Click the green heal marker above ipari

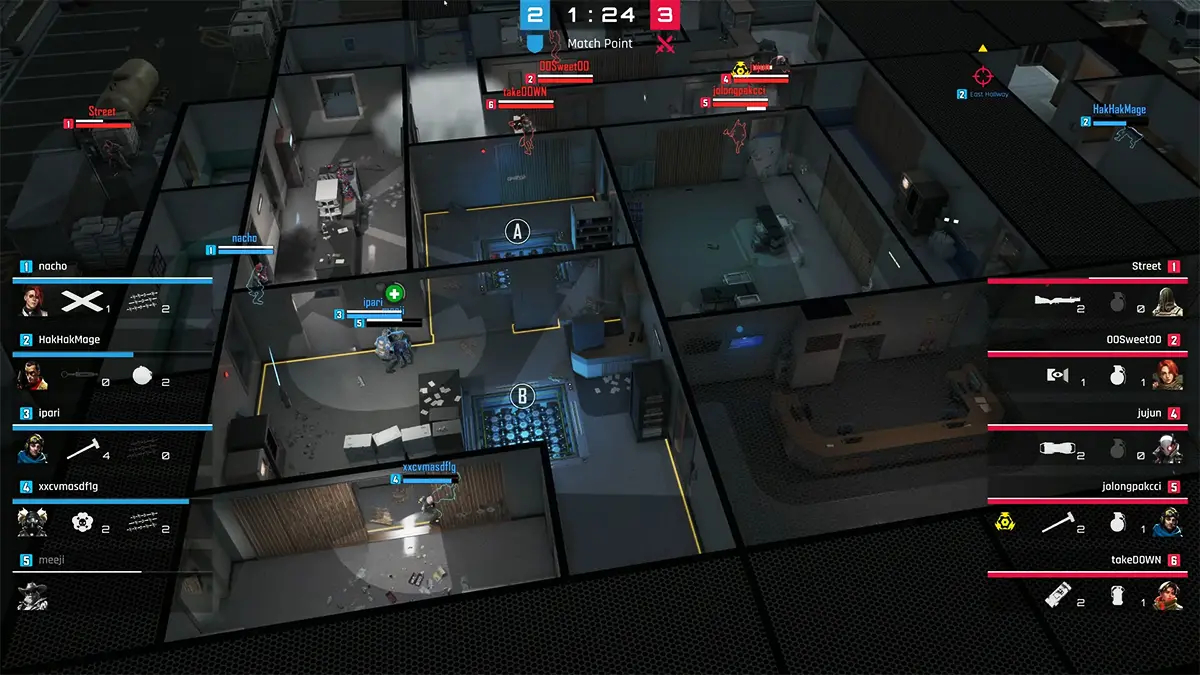pos(395,293)
